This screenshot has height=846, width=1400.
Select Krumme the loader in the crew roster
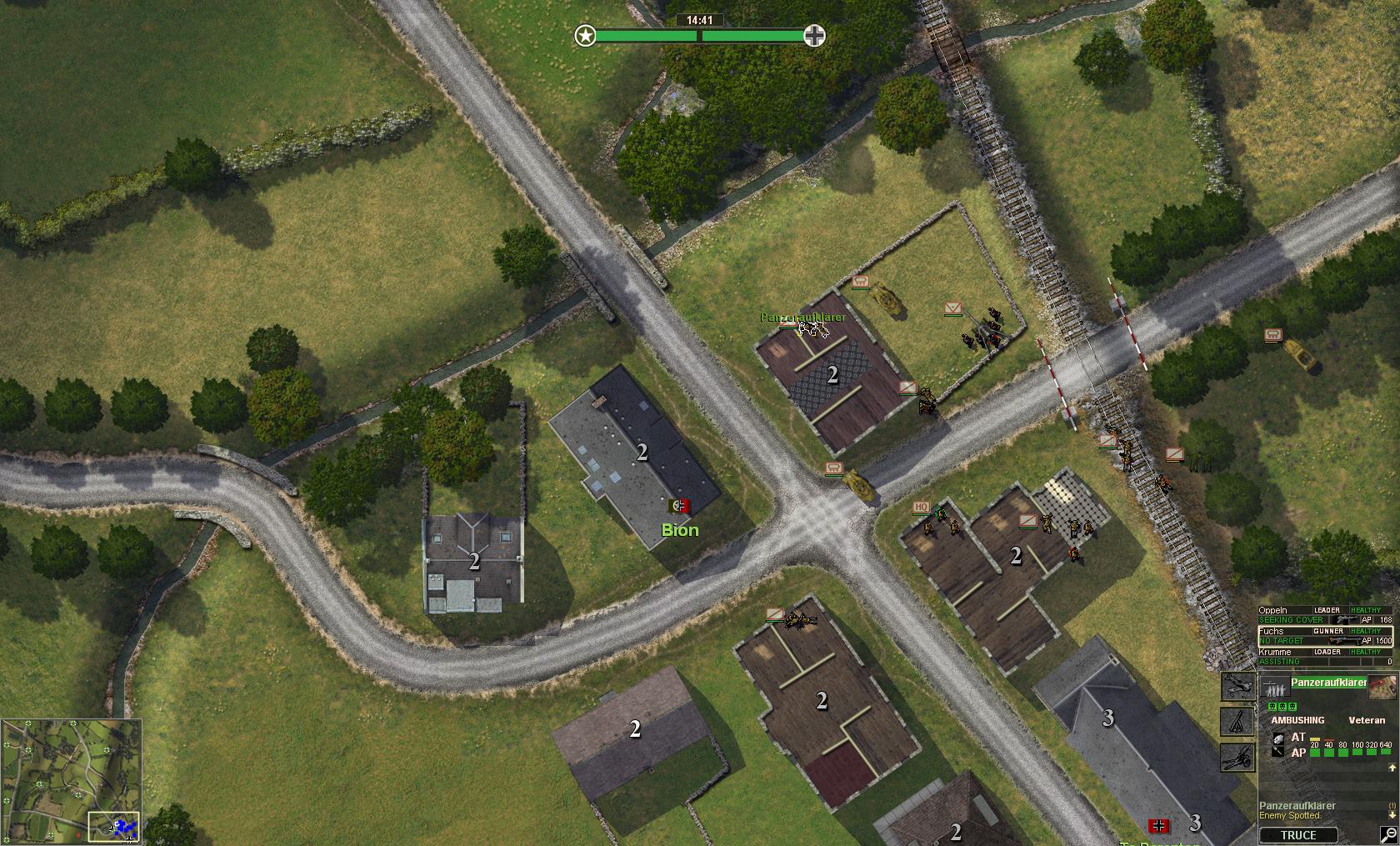[1275, 652]
